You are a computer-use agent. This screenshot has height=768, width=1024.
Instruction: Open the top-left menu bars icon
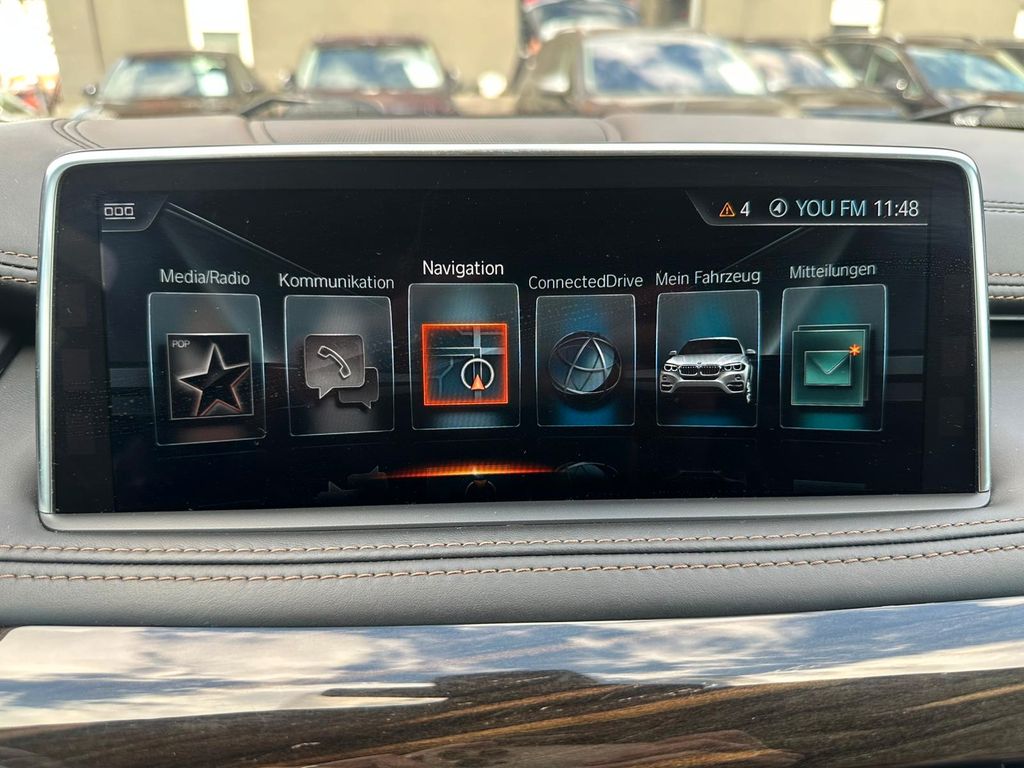click(x=119, y=211)
